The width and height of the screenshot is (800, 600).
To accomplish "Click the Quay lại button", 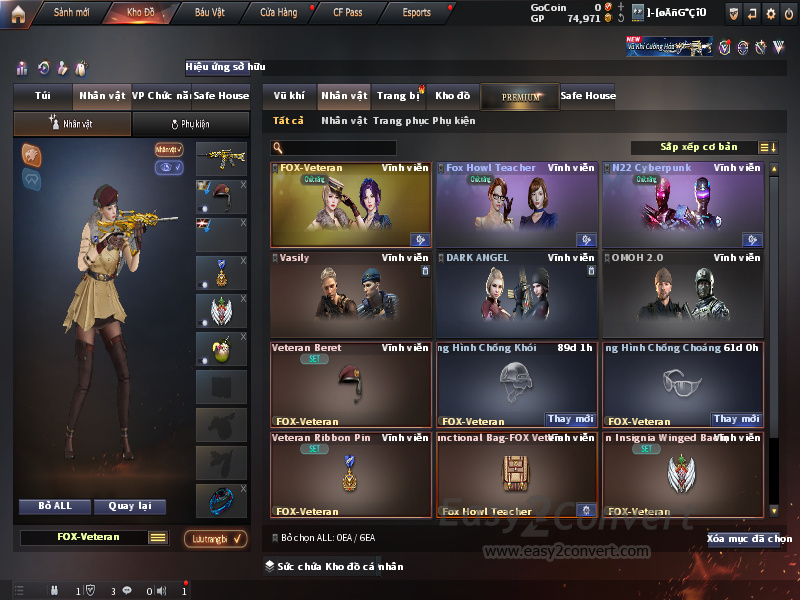I will [x=129, y=506].
